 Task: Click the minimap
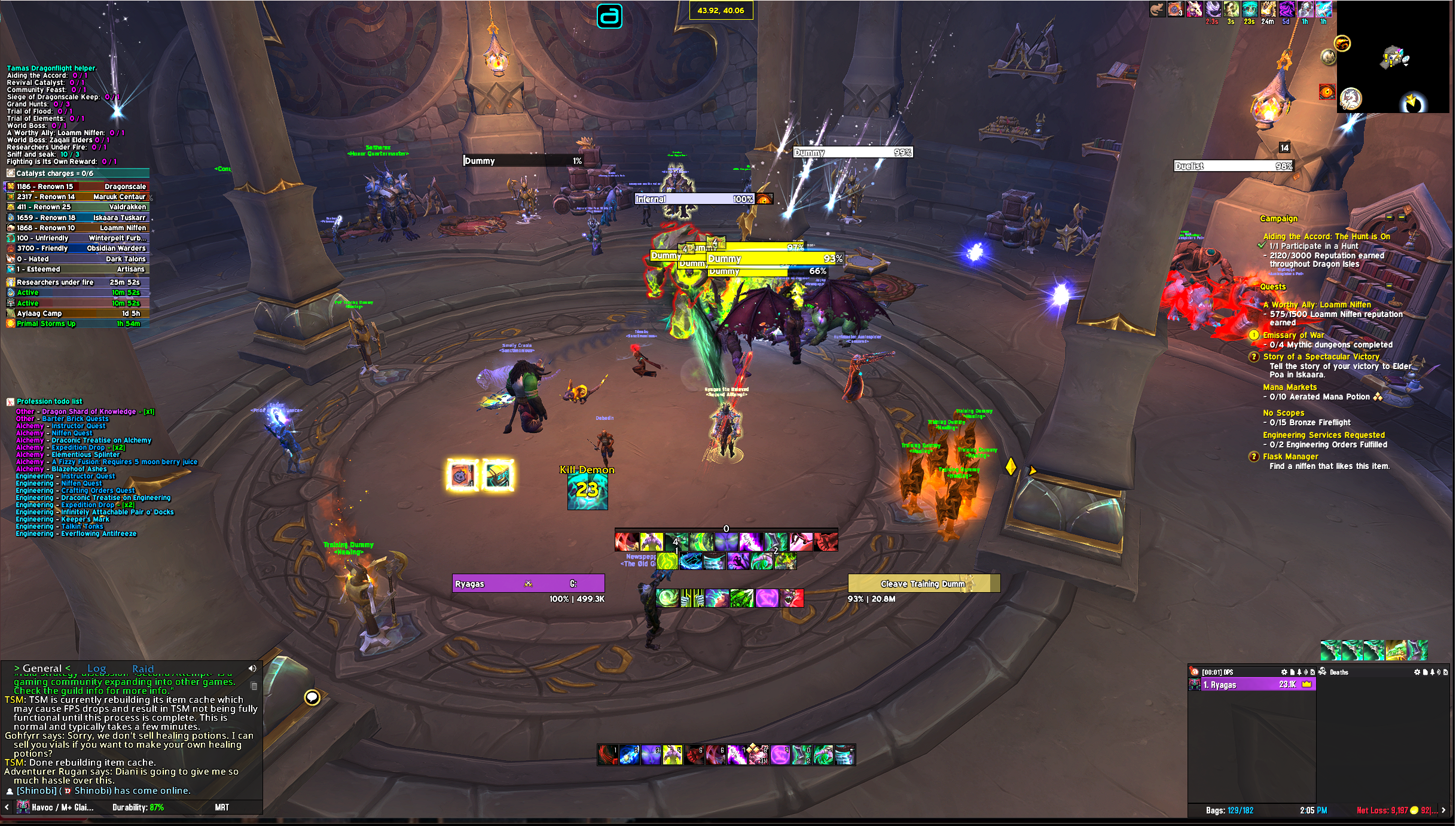[1396, 58]
